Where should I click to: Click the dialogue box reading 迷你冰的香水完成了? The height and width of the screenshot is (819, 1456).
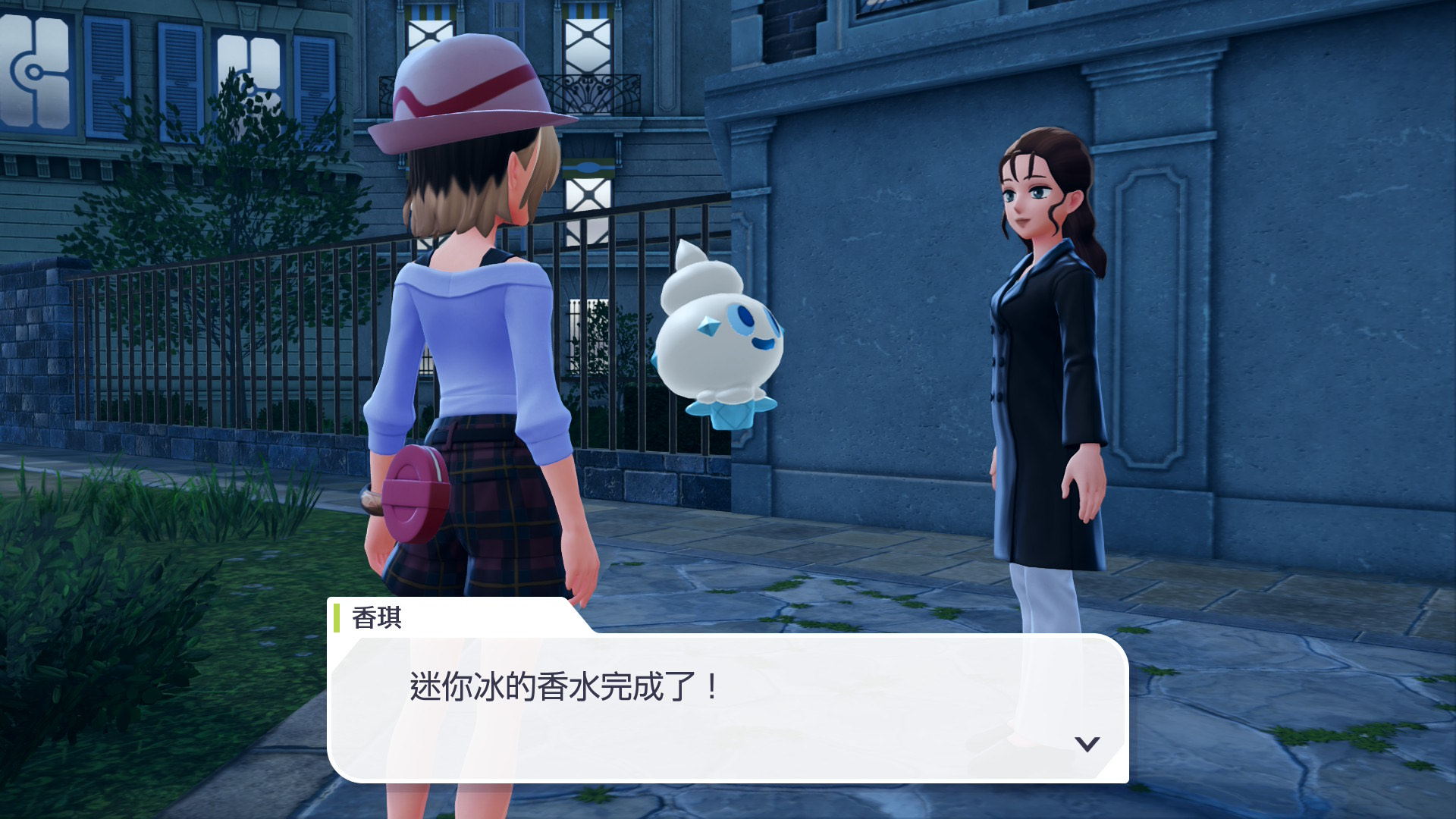pos(726,707)
